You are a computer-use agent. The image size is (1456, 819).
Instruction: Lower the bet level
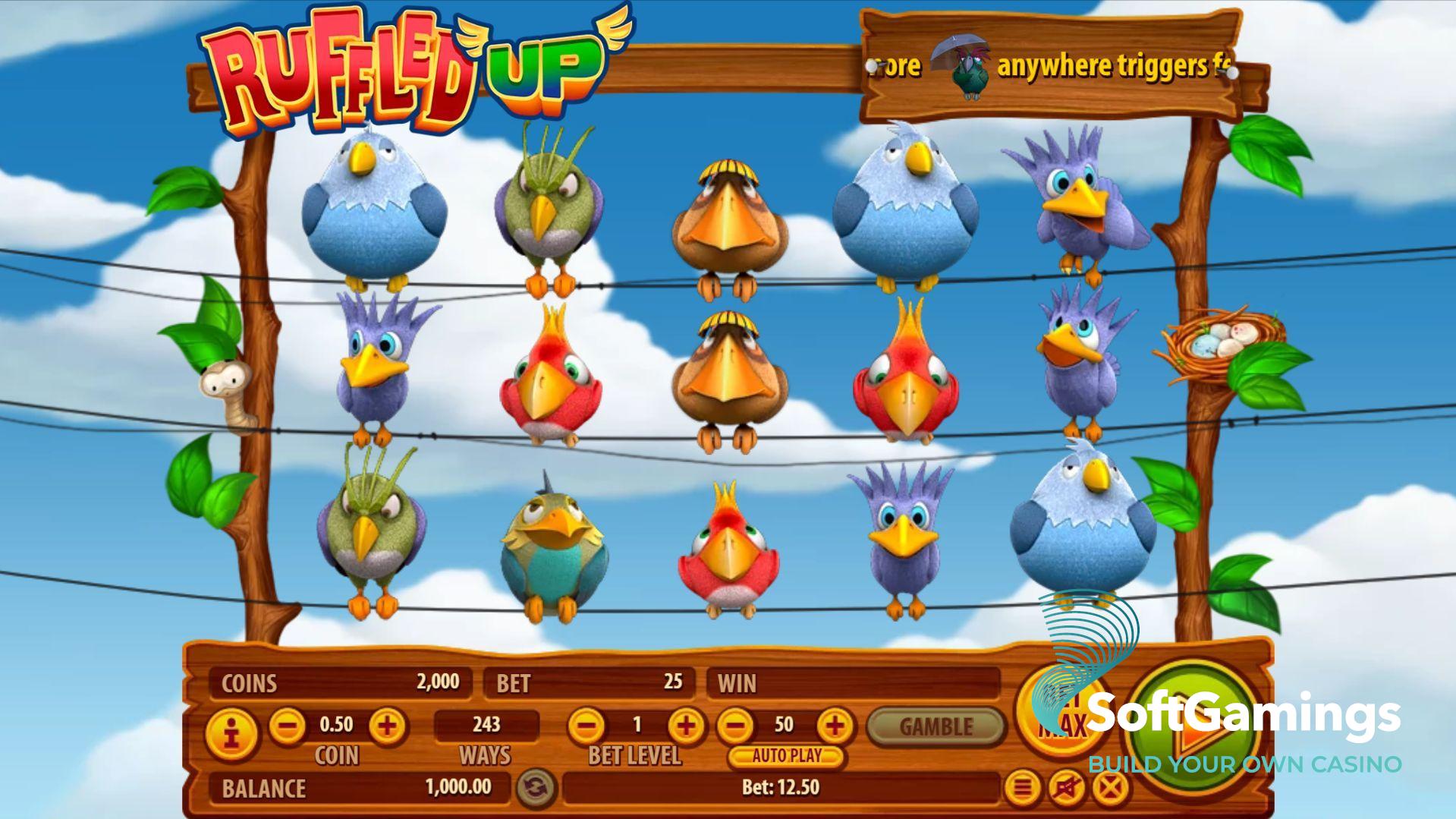pos(586,726)
